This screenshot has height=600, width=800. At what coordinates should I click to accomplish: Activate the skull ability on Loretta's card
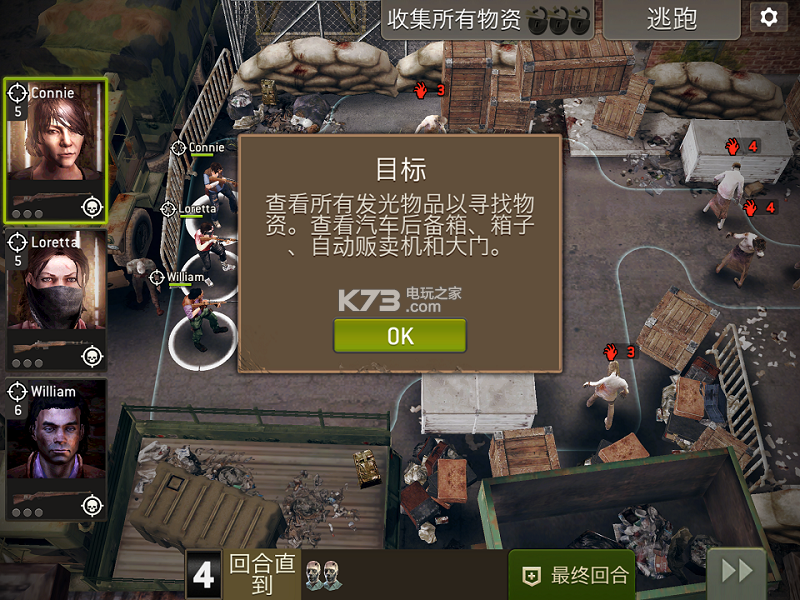[x=92, y=356]
